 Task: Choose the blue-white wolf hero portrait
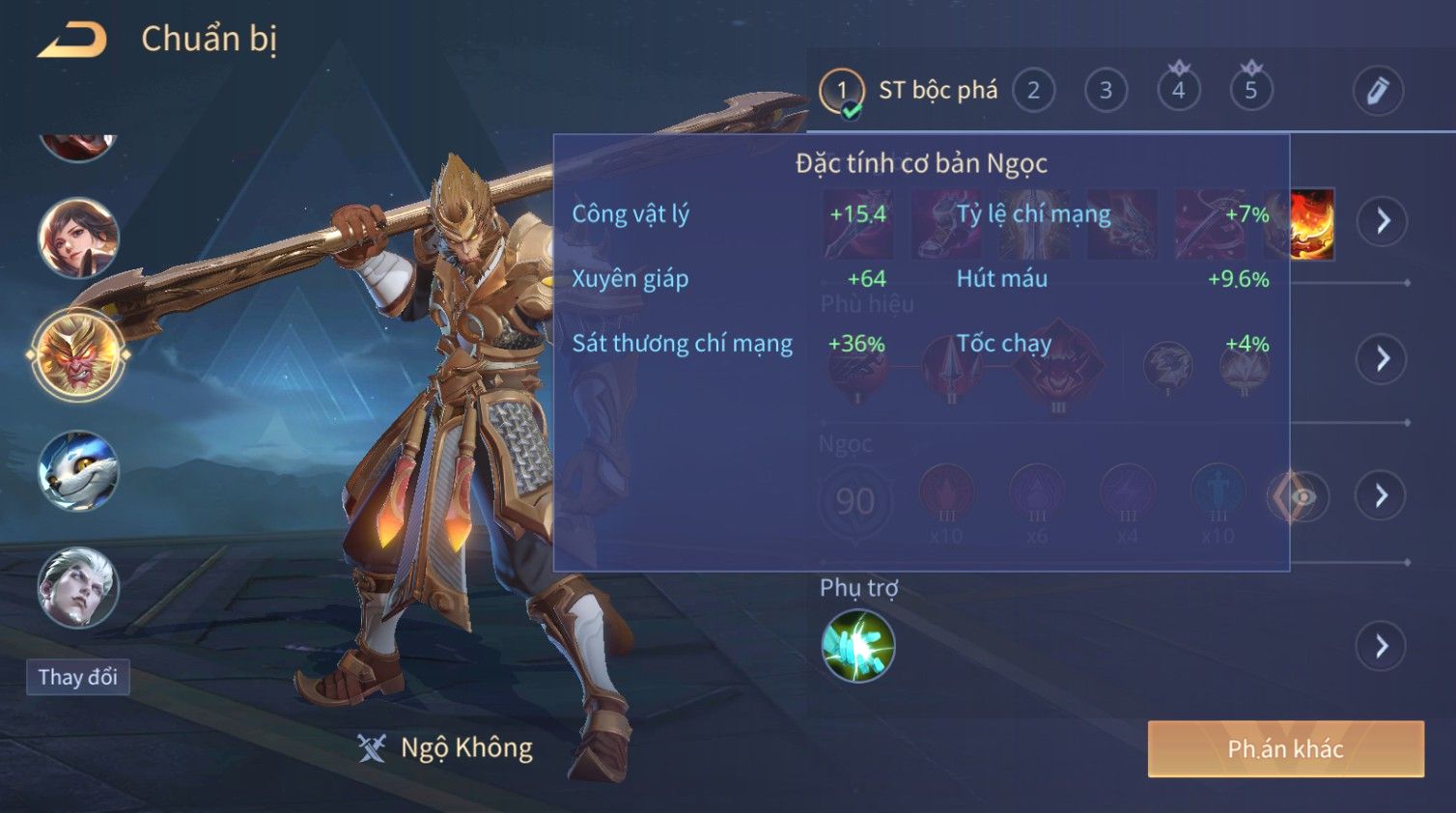pos(78,471)
